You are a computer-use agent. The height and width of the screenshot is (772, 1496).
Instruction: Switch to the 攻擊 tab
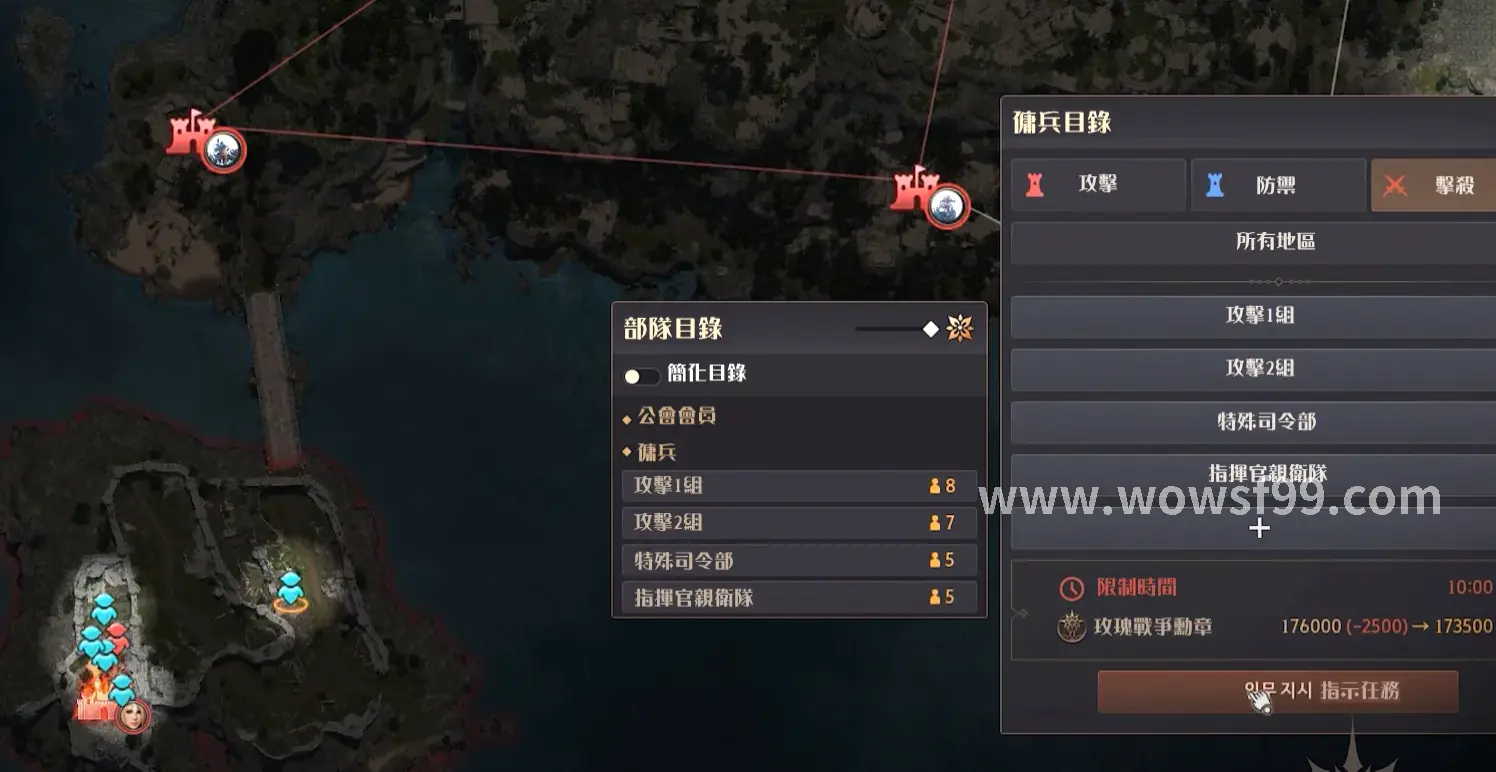1097,184
